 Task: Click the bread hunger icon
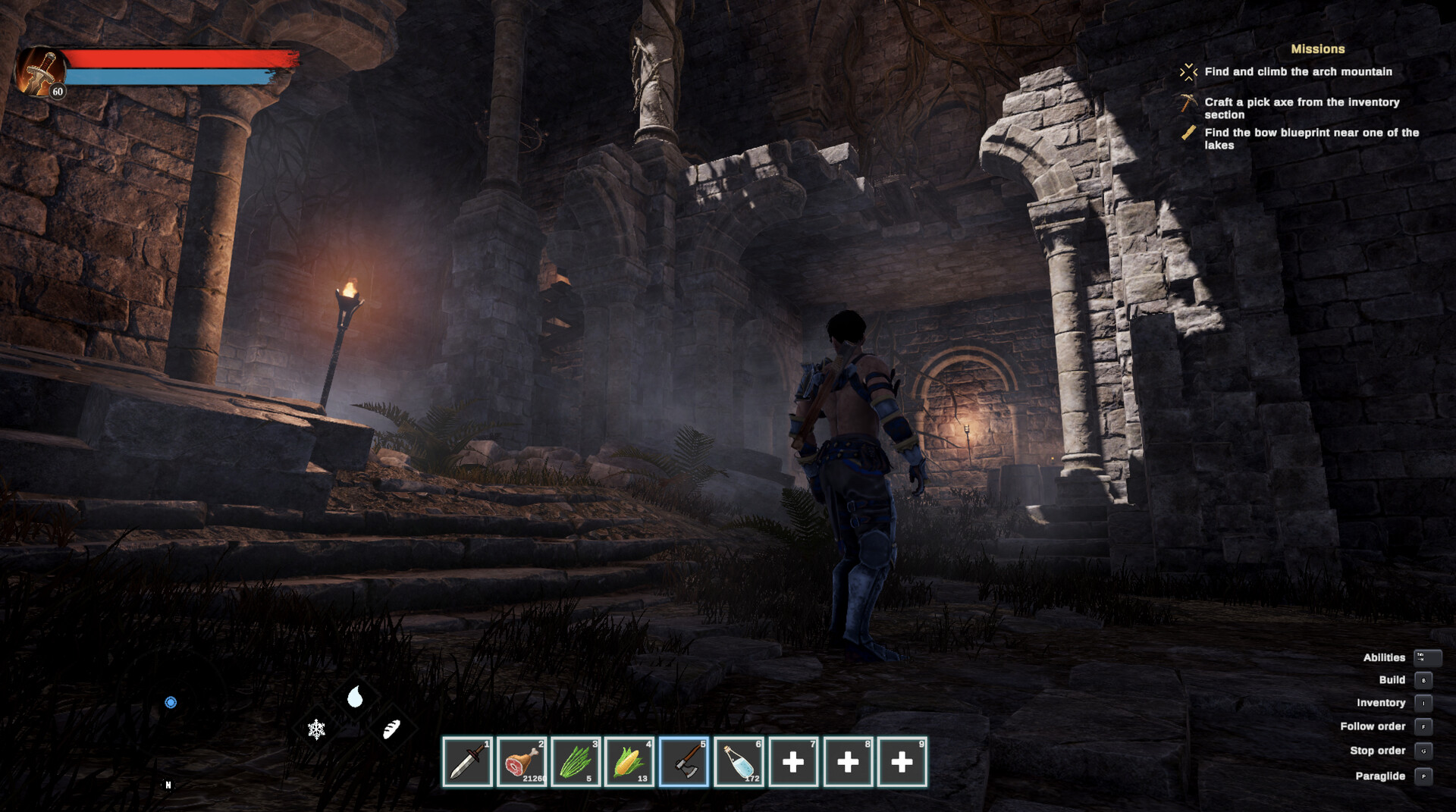coord(391,729)
